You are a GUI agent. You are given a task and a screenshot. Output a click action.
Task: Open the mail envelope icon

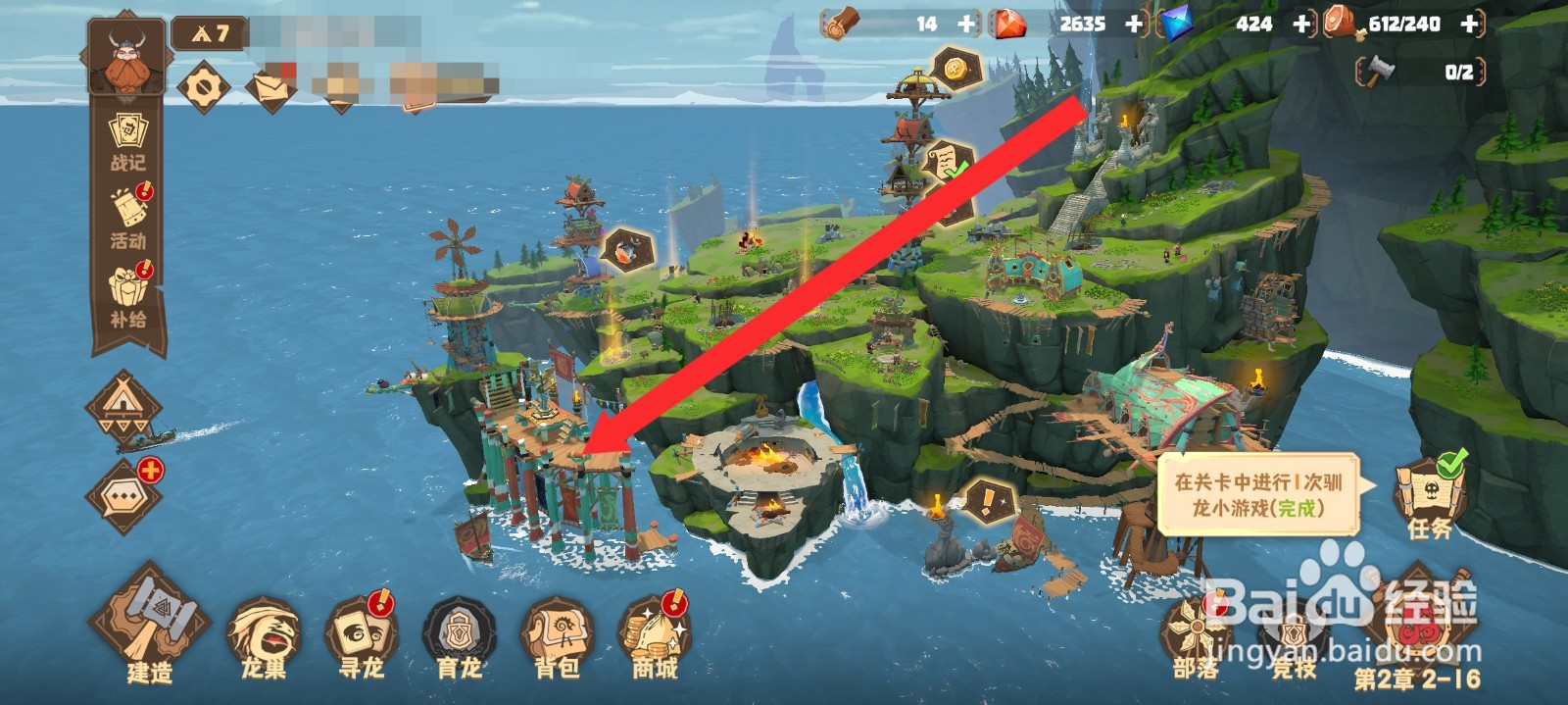pos(269,88)
